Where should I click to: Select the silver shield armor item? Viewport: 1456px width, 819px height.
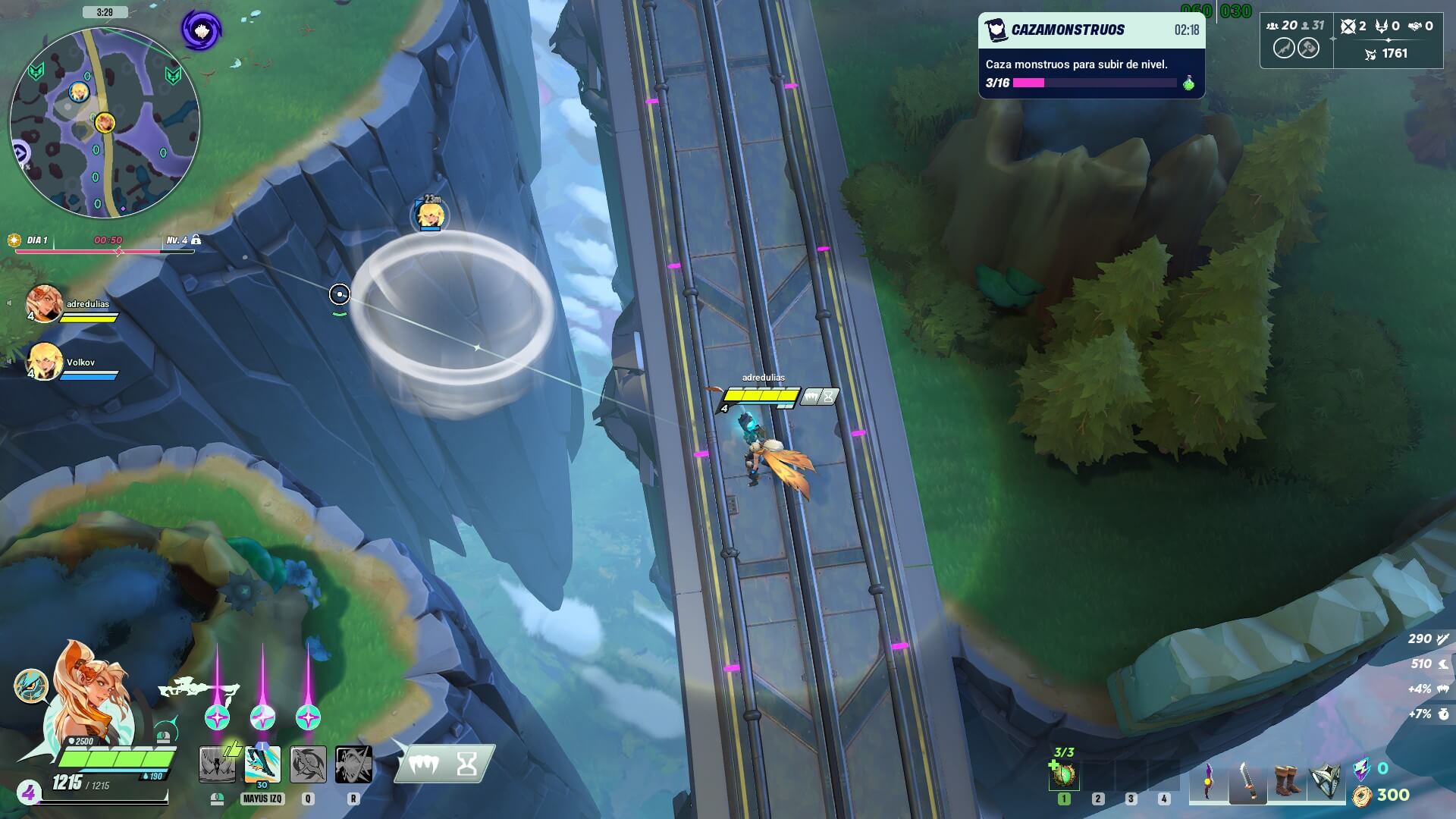point(1326,780)
